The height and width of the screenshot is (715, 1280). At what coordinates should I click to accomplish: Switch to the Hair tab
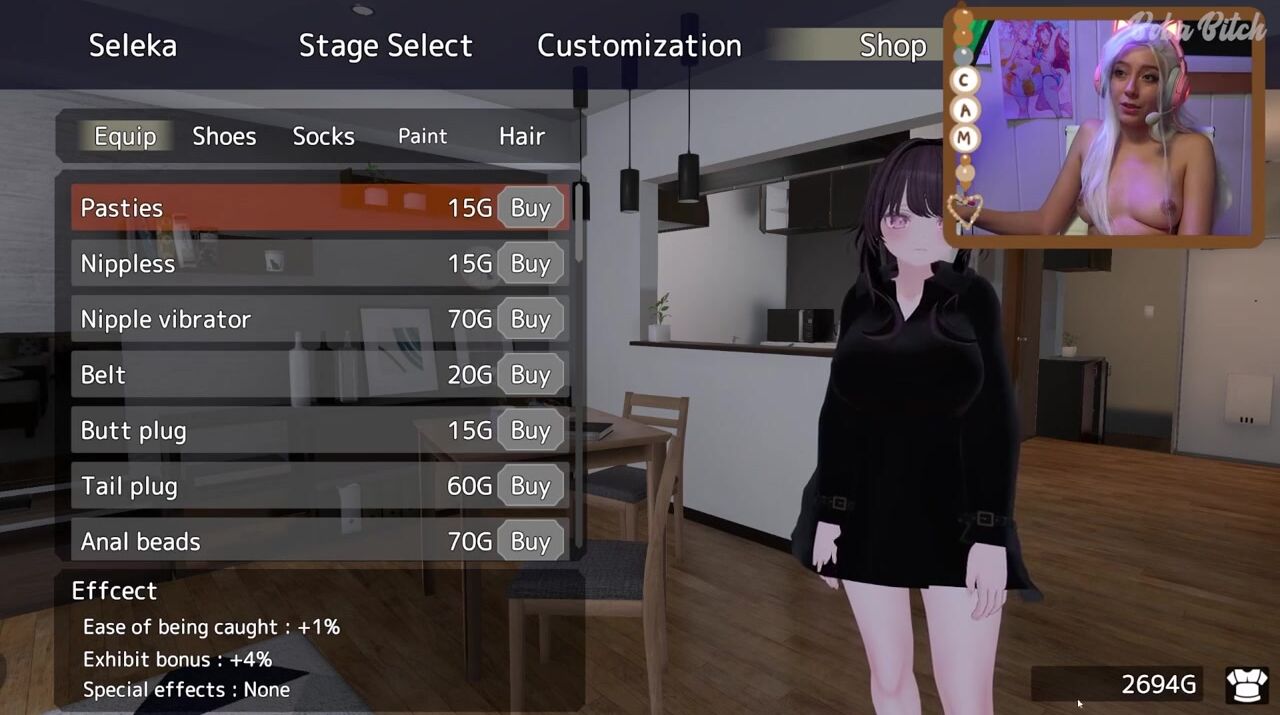pos(521,136)
